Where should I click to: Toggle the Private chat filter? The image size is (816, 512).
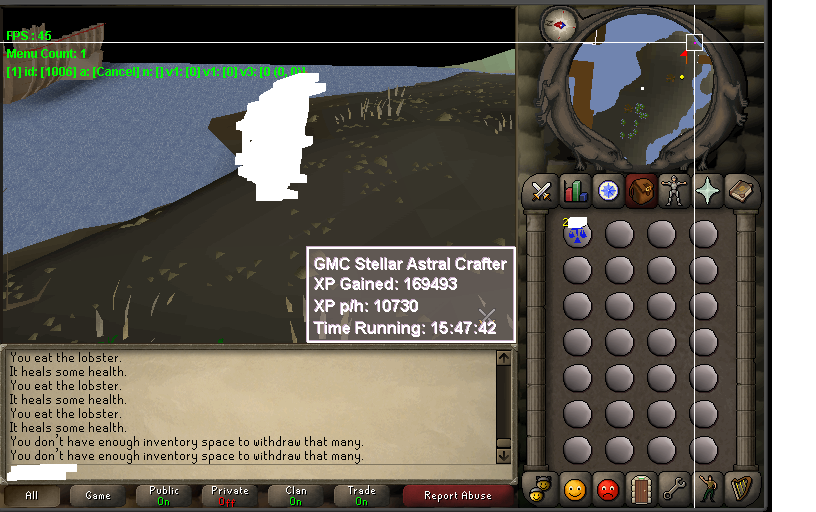click(x=230, y=495)
